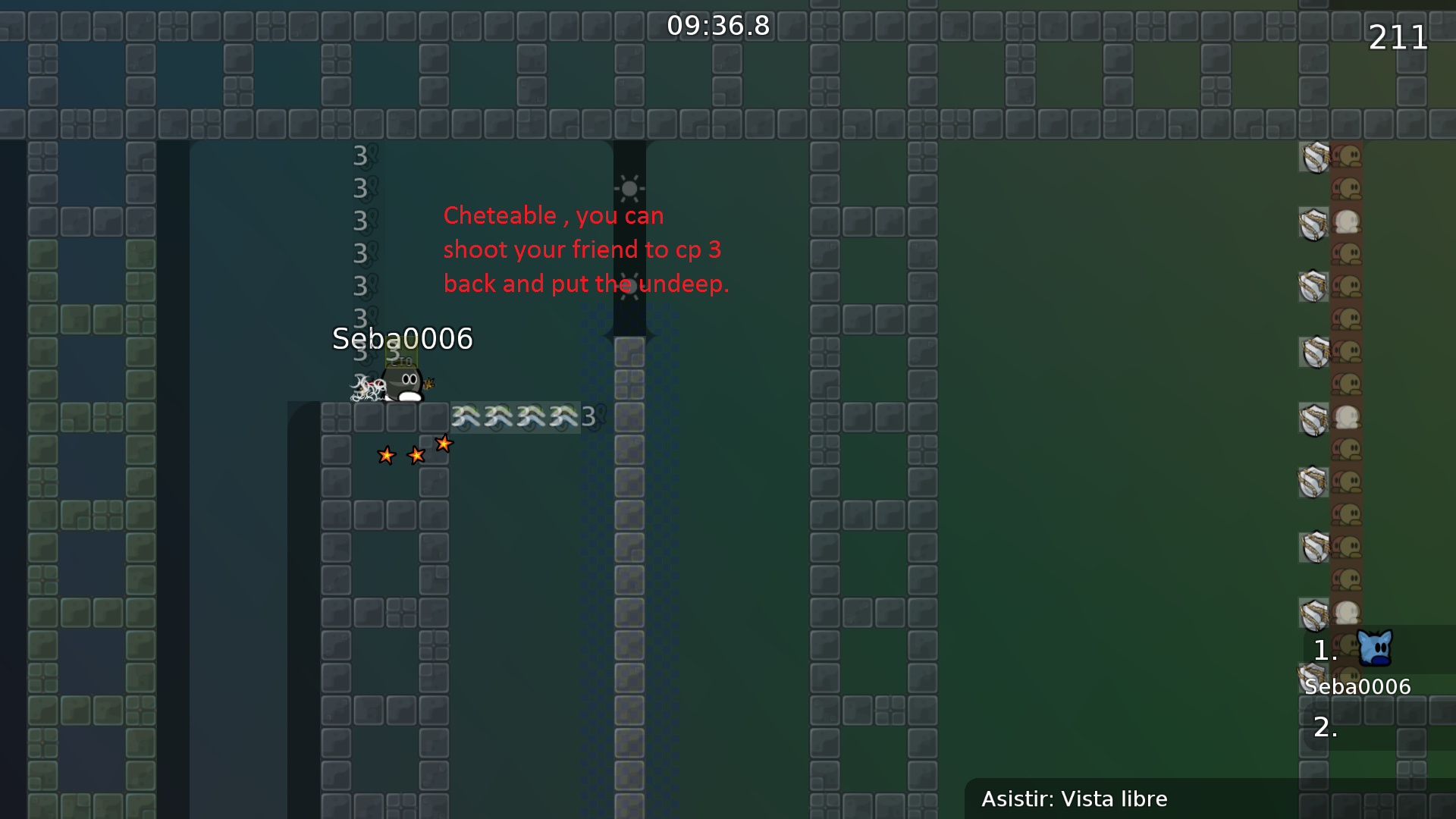Select the Seba0006 entry in the scoreboard
The width and height of the screenshot is (1456, 819).
coord(1357,686)
